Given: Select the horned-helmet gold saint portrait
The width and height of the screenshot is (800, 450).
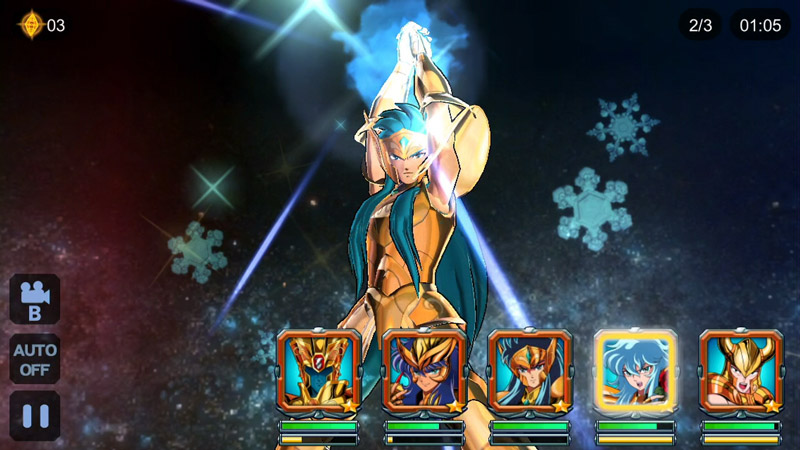Looking at the screenshot, I should tap(741, 371).
